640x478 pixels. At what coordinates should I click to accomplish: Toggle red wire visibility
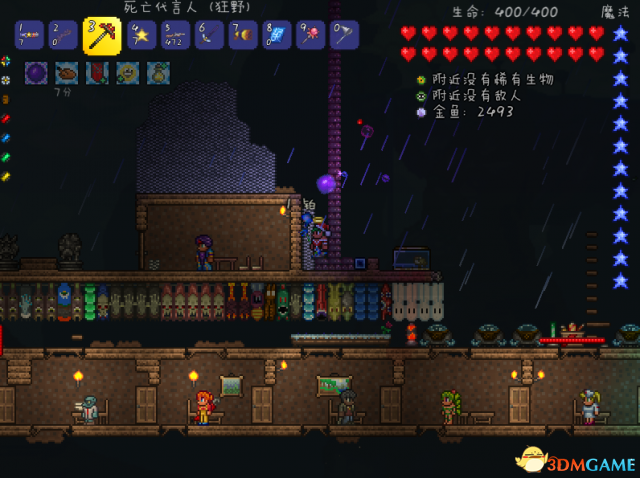click(x=6, y=118)
